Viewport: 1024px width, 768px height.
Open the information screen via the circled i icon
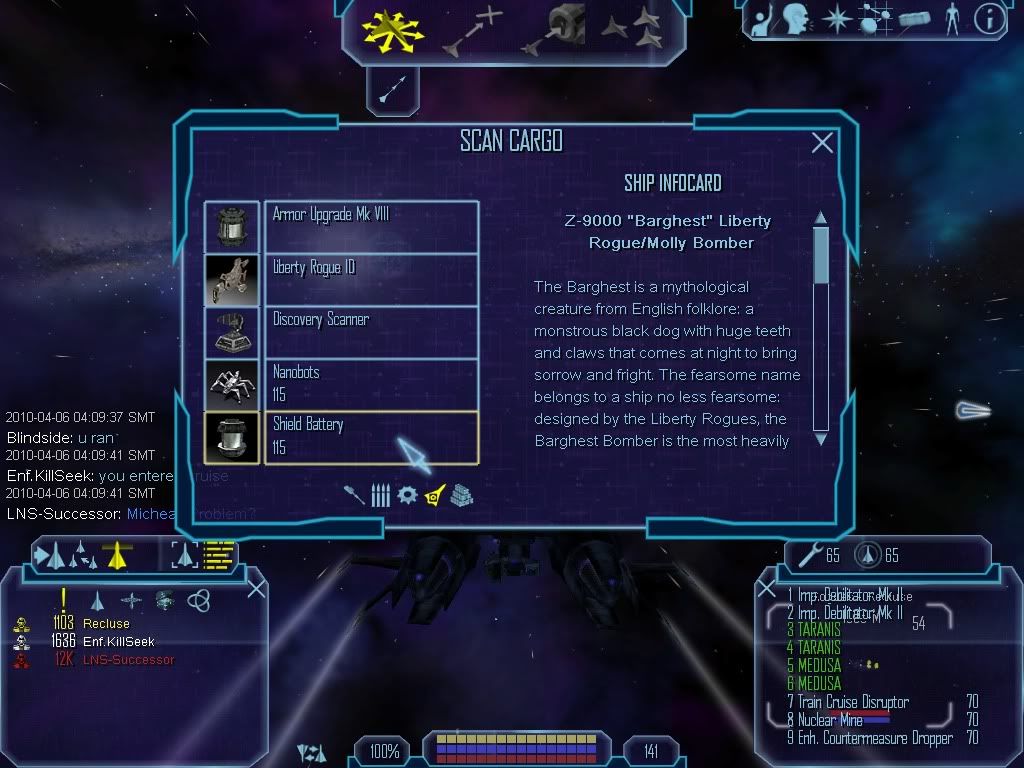pyautogui.click(x=989, y=18)
